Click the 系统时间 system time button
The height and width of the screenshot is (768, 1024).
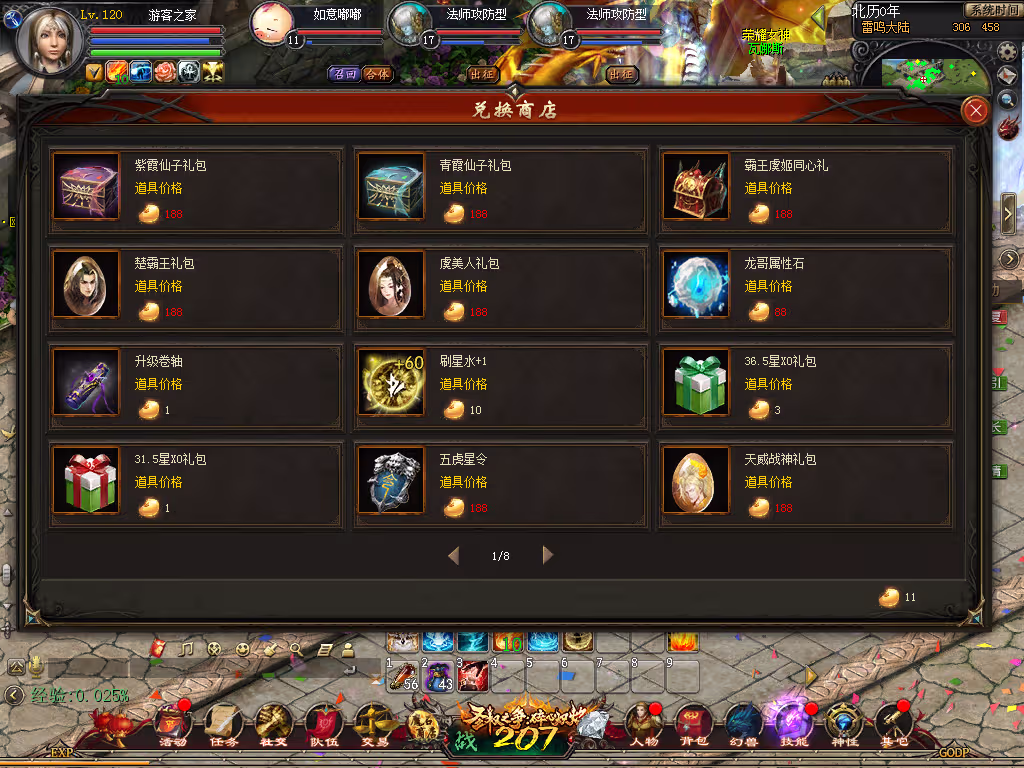coord(991,10)
